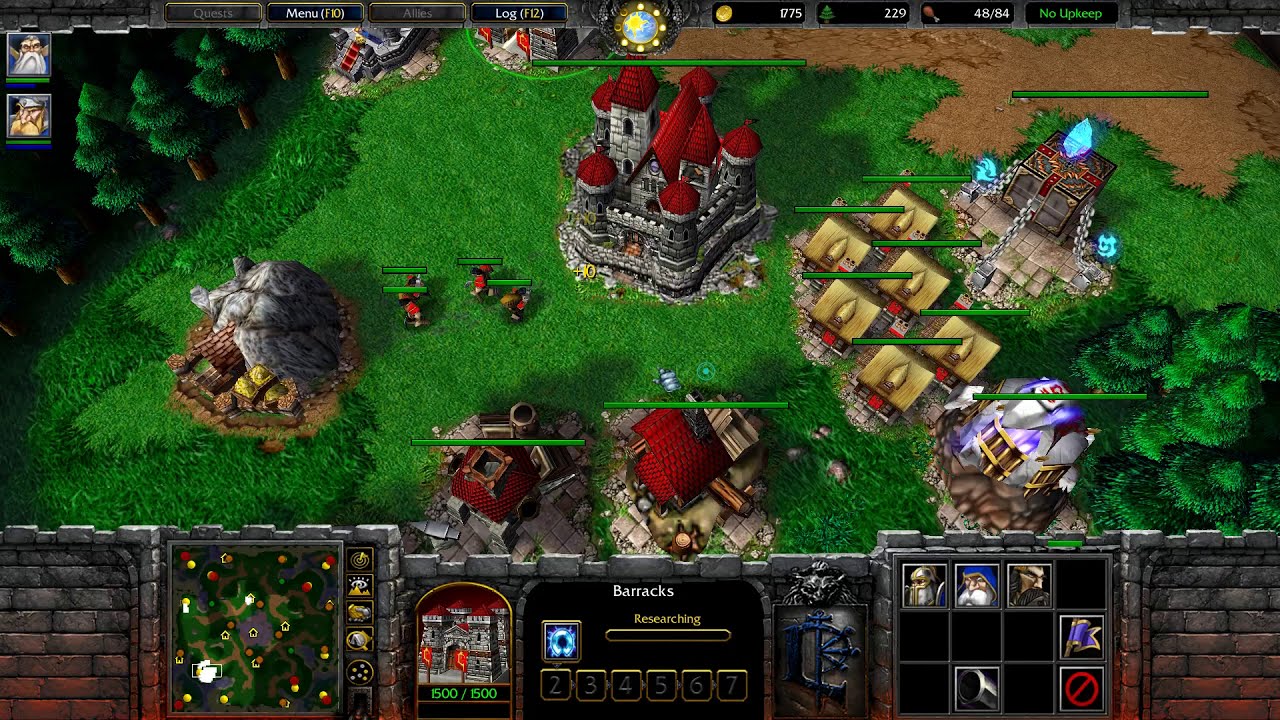Toggle minimap terrain display button
Viewport: 1280px width, 720px height.
click(x=359, y=586)
